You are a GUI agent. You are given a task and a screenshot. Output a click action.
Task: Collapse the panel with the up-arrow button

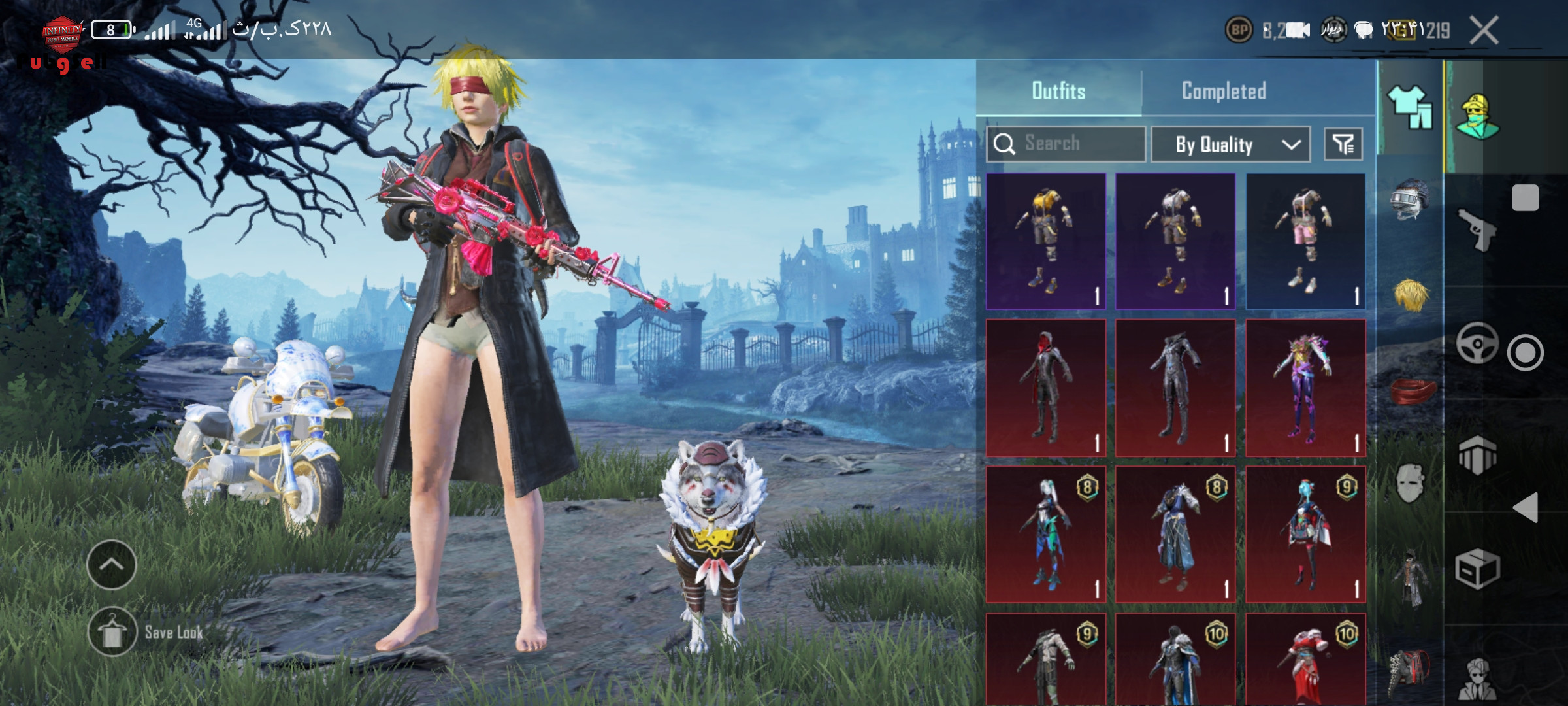(112, 564)
